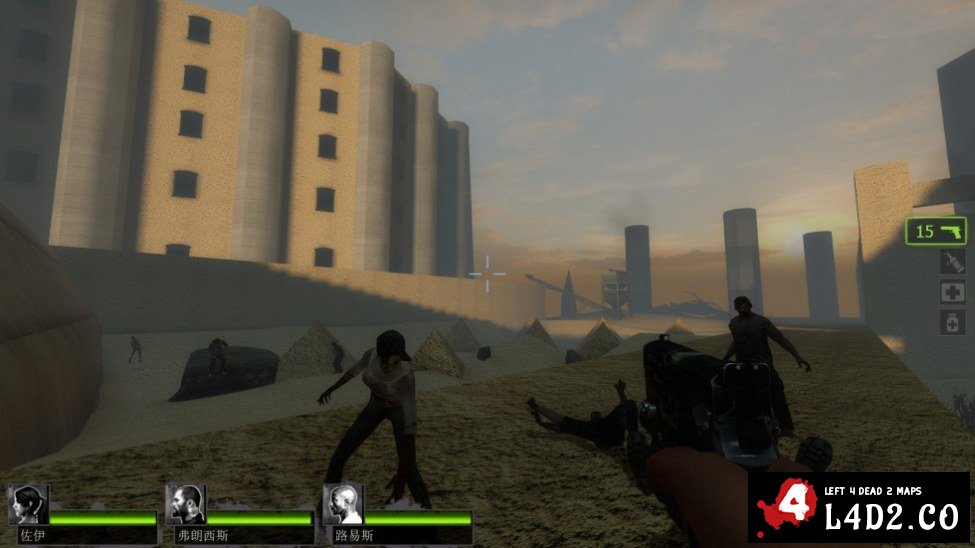Select the molotov throwable slot
Image resolution: width=975 pixels, height=548 pixels.
click(952, 262)
